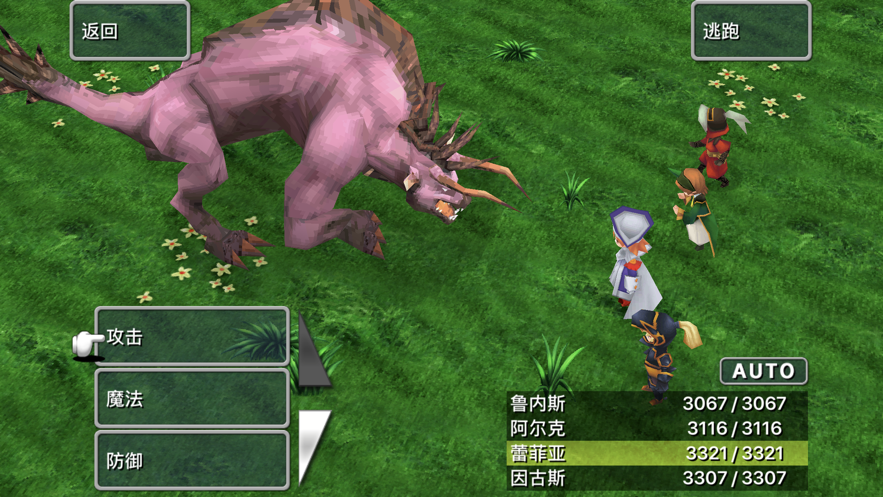Select highlighted party member 蕾菲亚 row
Viewport: 883px width, 497px height.
tap(657, 453)
